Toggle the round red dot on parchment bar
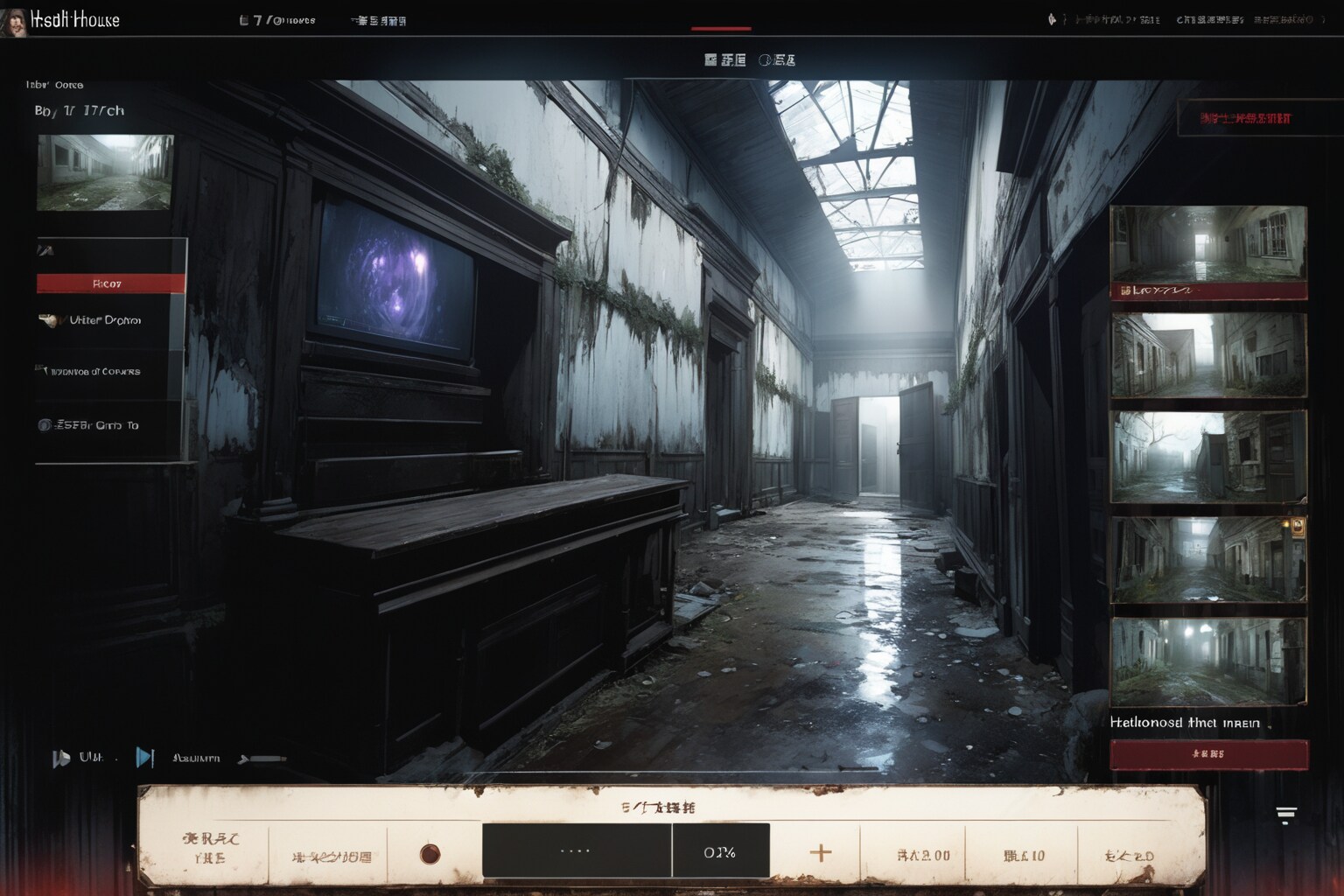Image resolution: width=1344 pixels, height=896 pixels. (x=430, y=853)
